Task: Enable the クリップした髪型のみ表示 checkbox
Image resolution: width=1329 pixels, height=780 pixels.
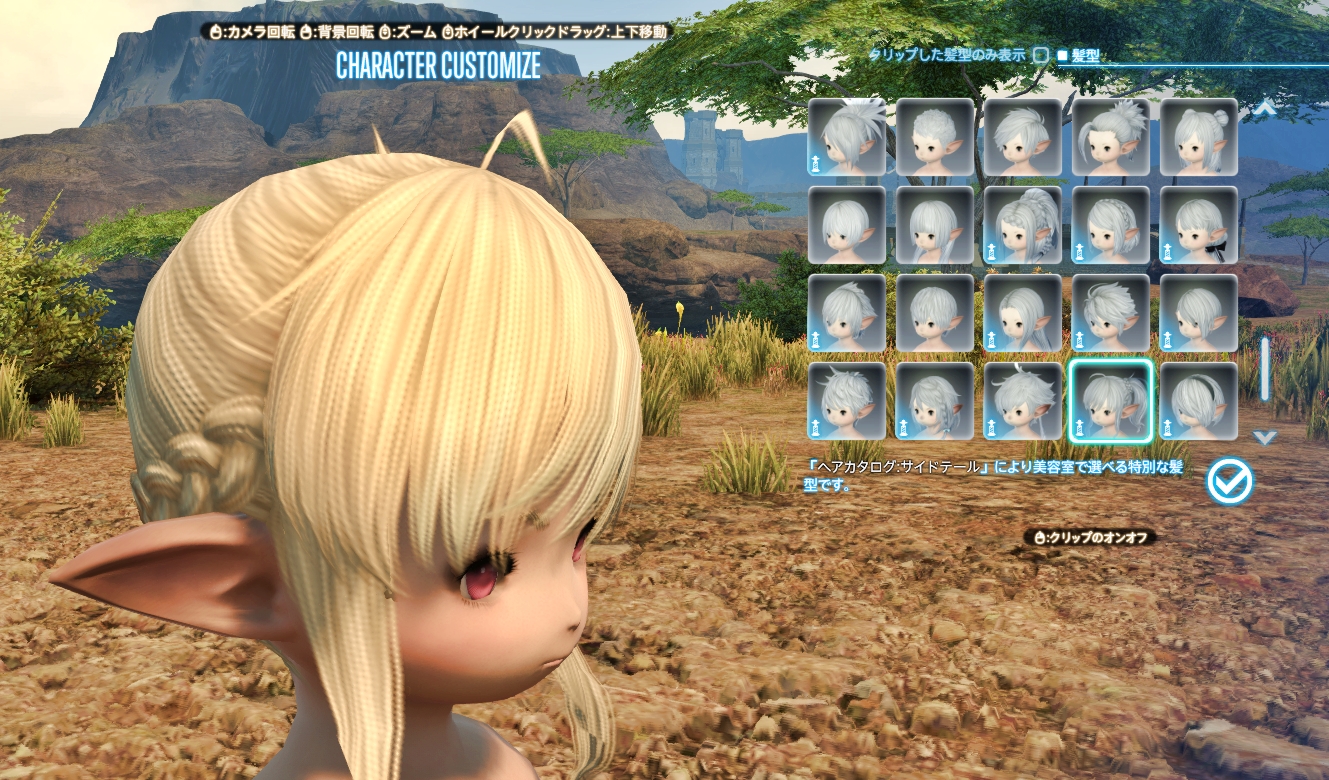Action: pos(1041,56)
